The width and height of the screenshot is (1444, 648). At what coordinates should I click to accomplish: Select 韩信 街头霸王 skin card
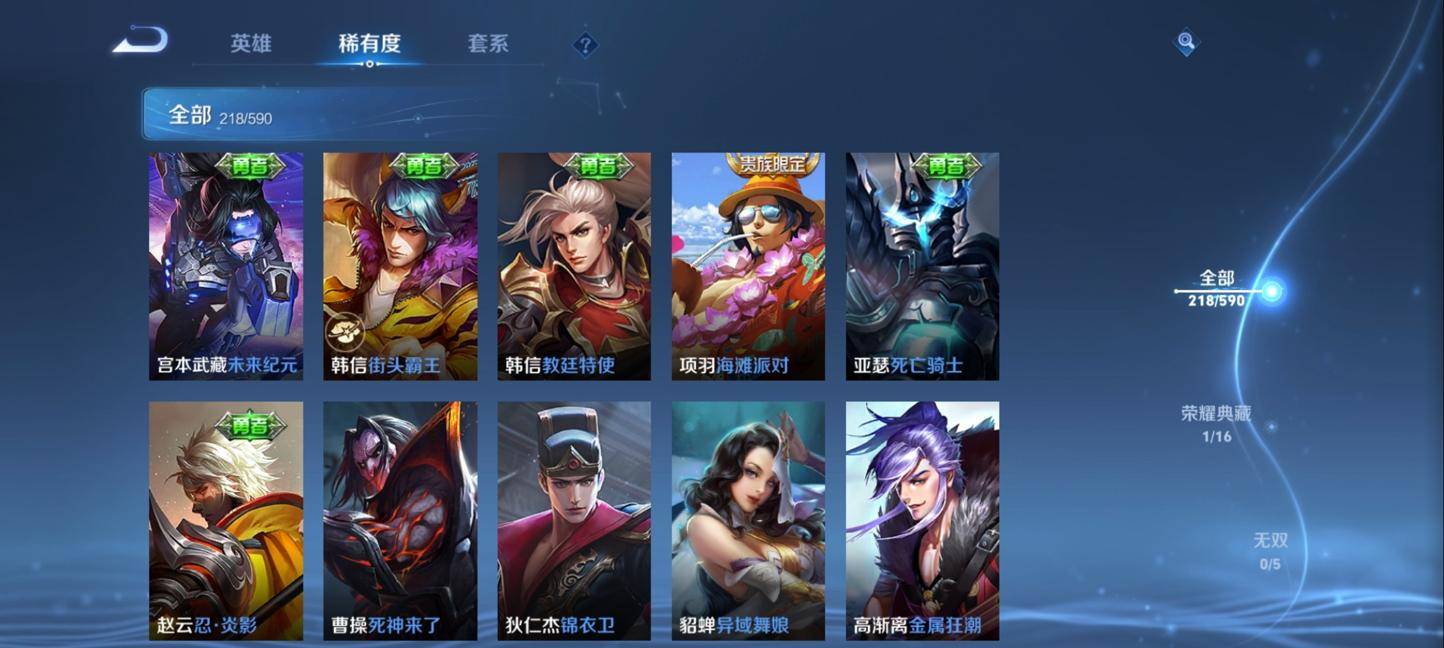click(x=400, y=266)
